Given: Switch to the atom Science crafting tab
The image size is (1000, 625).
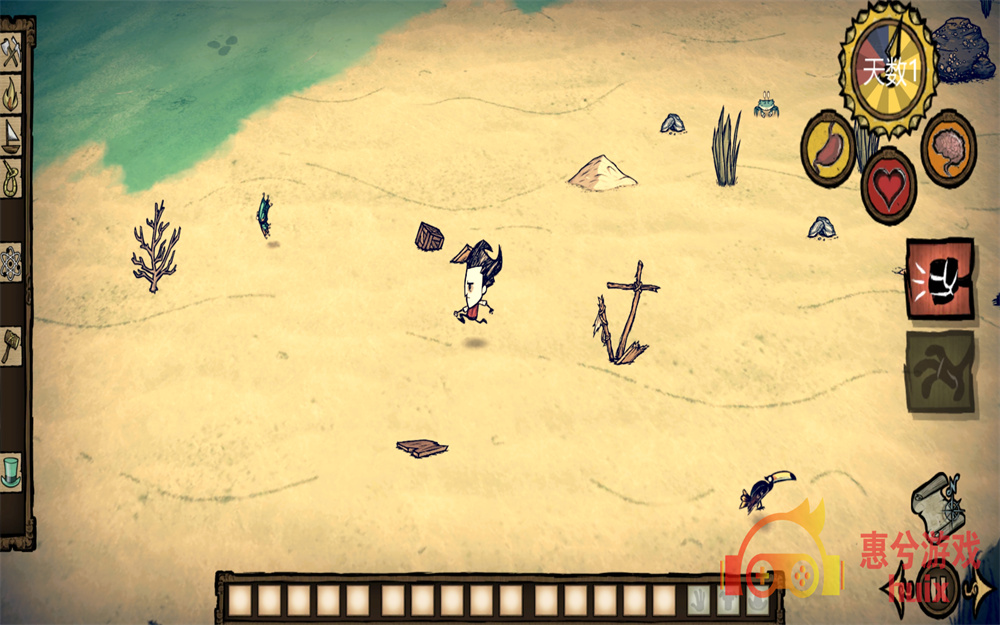Looking at the screenshot, I should pos(11,263).
